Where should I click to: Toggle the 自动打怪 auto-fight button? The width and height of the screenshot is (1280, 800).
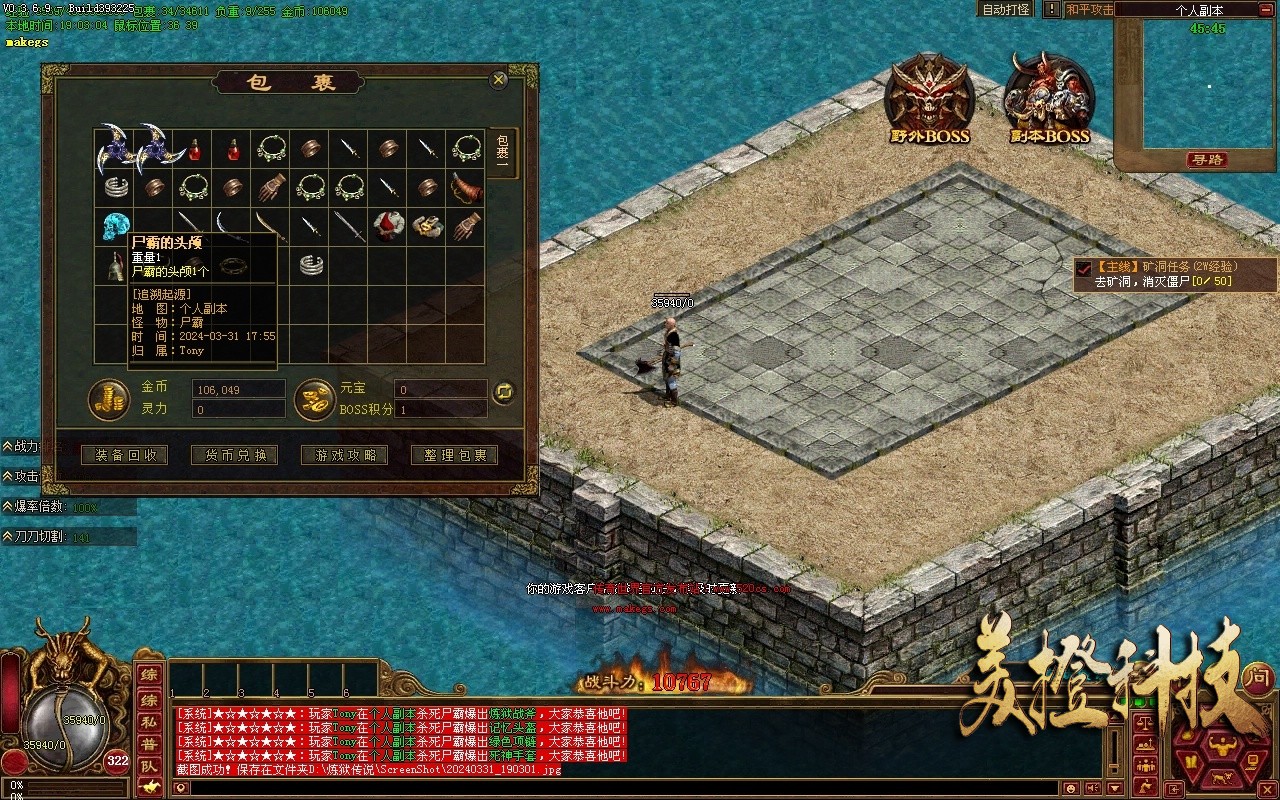pyautogui.click(x=1005, y=9)
